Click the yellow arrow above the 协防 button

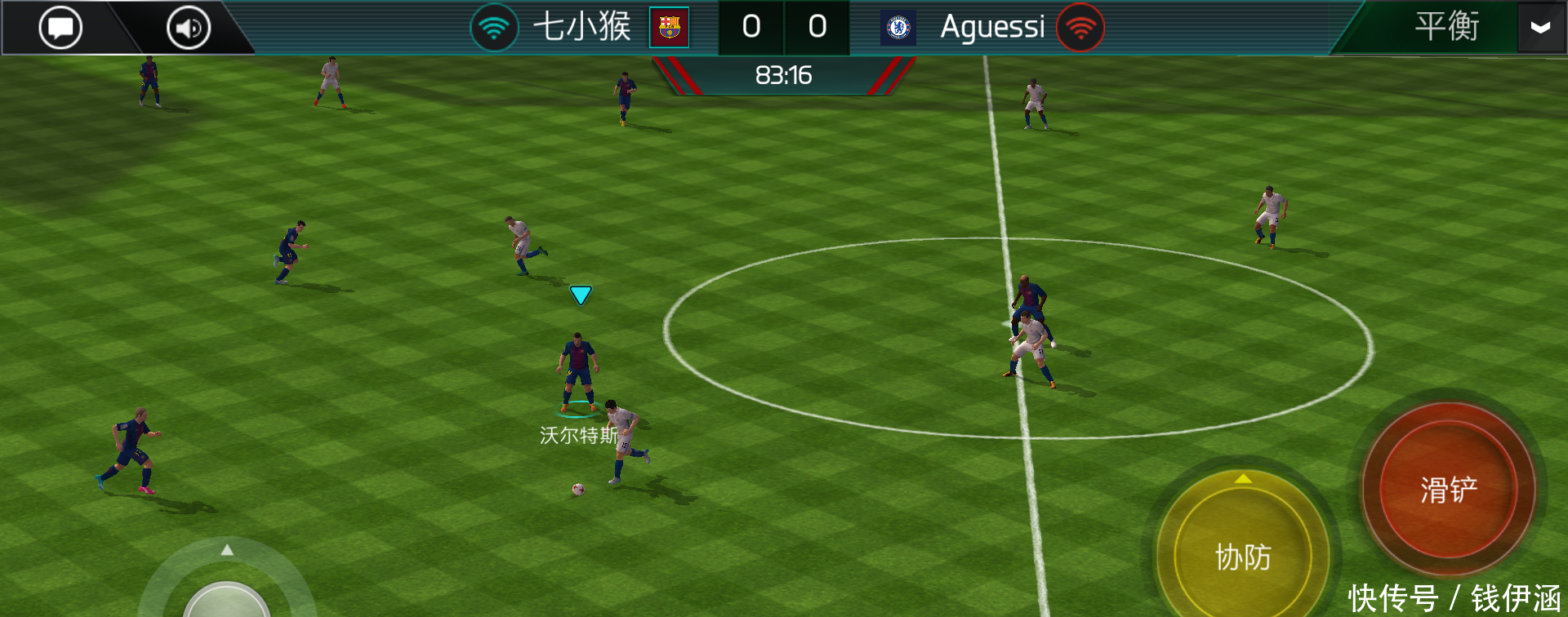tap(1245, 479)
